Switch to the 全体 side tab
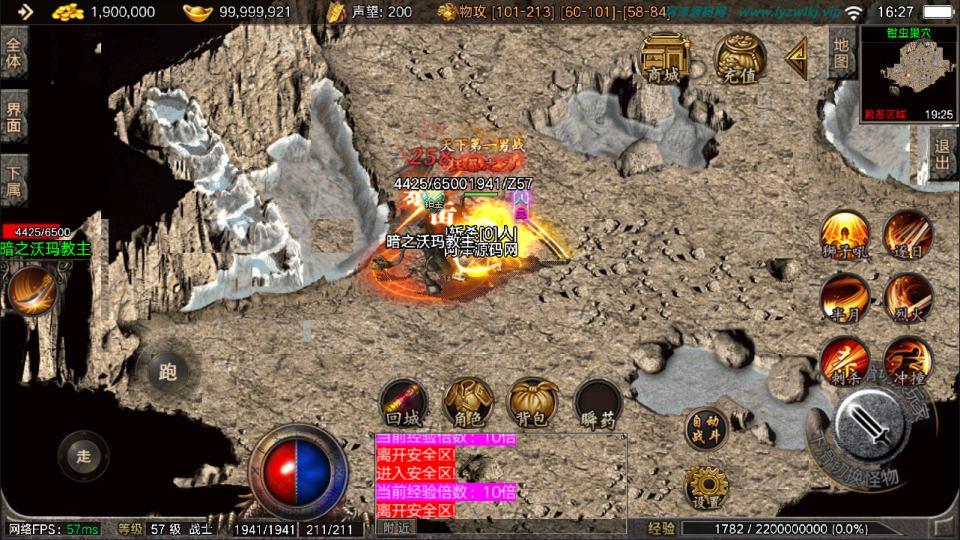This screenshot has width=960, height=540. (14, 53)
